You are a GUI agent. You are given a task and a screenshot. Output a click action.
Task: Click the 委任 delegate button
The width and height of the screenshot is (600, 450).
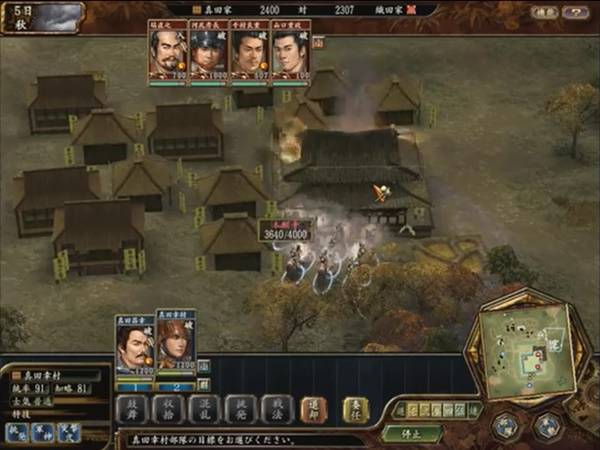[356, 409]
